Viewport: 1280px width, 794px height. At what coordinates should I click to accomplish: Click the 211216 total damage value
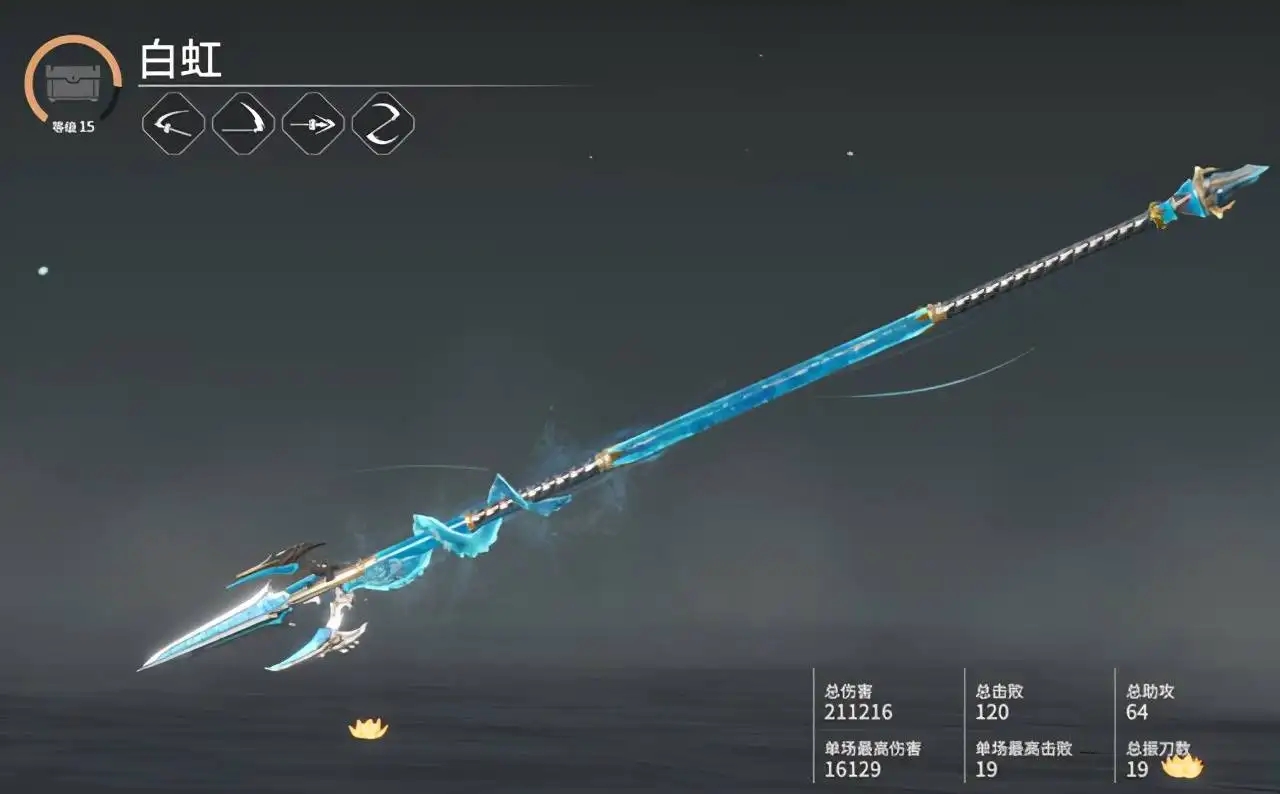click(860, 713)
